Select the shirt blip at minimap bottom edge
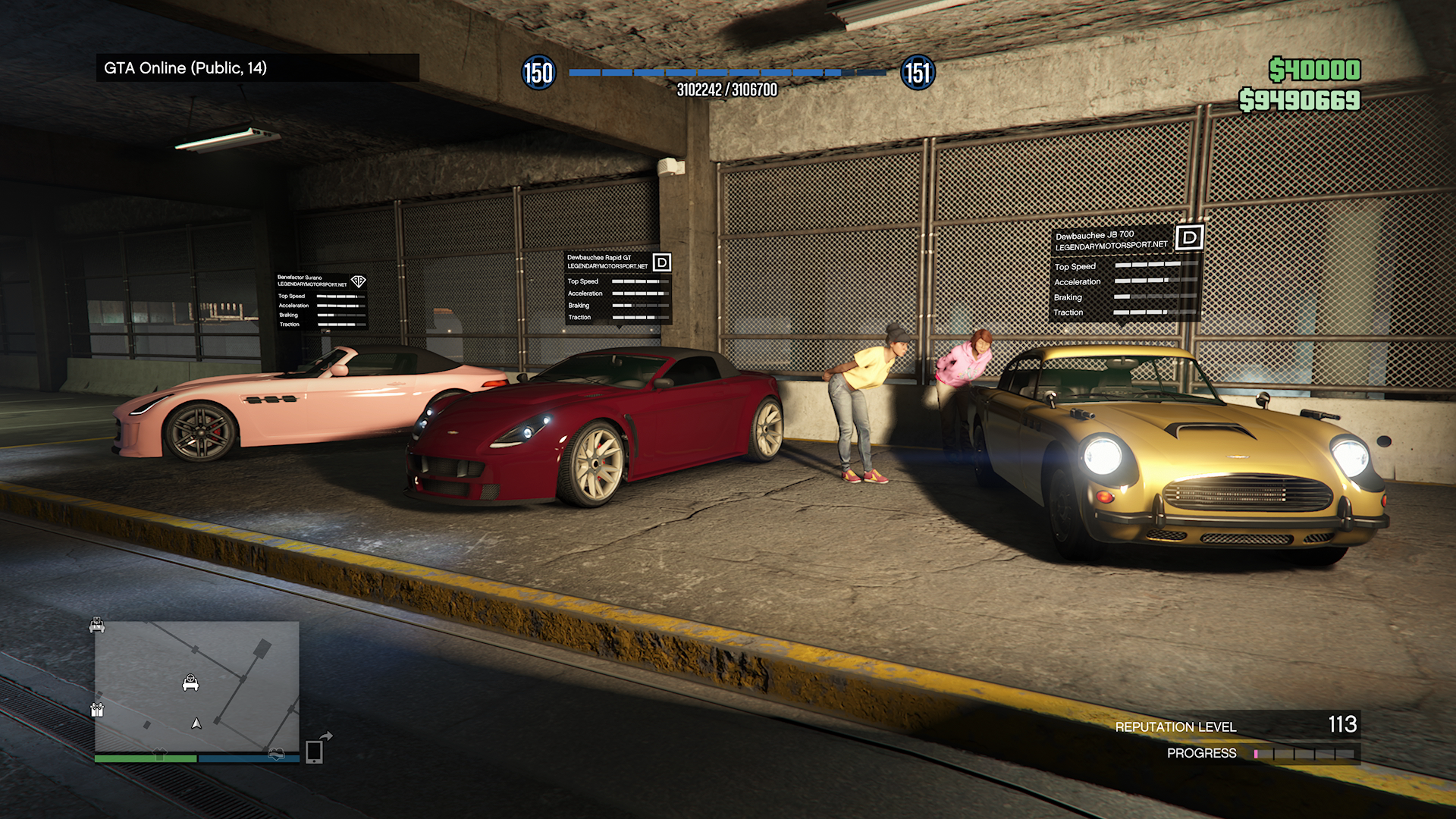Image resolution: width=1456 pixels, height=819 pixels. (159, 754)
